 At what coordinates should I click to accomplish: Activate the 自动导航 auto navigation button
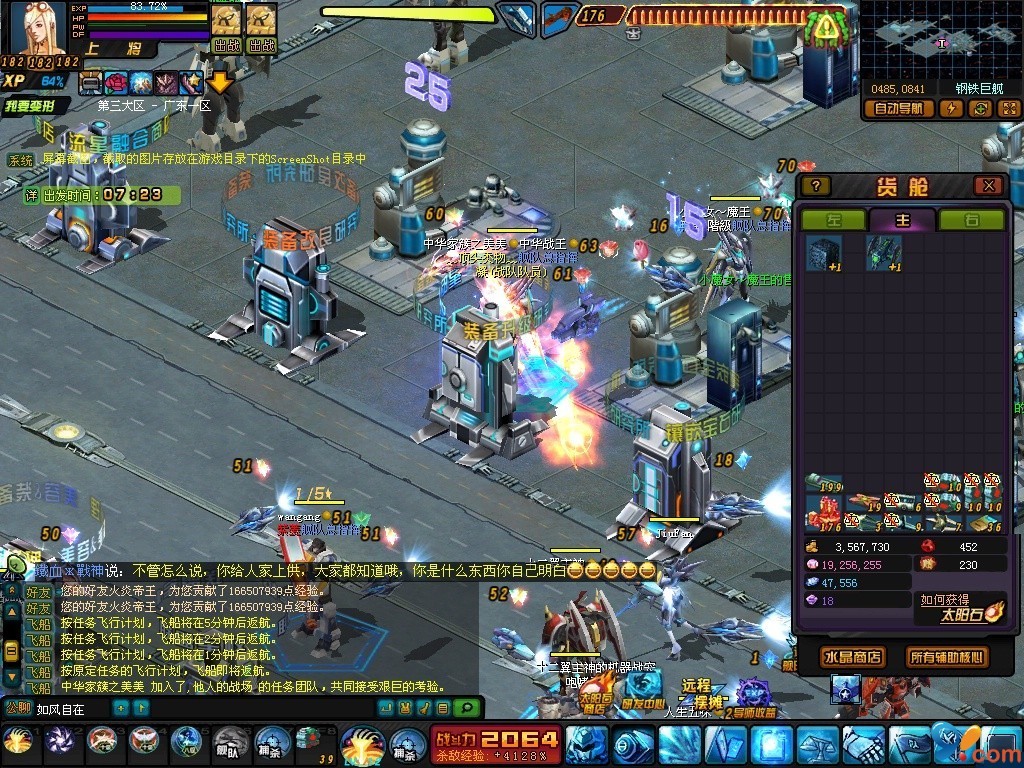tap(898, 108)
